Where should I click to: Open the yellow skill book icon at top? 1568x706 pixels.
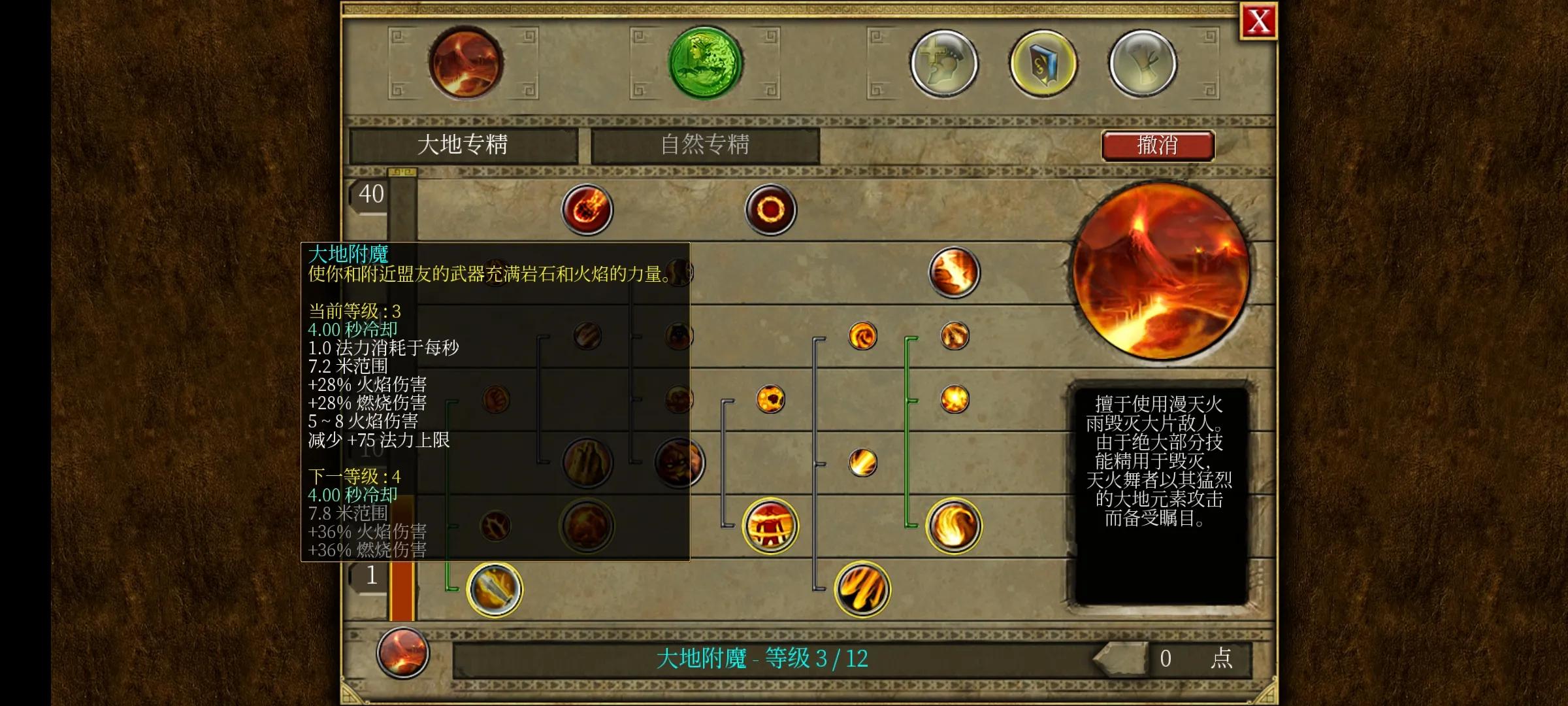[1043, 63]
